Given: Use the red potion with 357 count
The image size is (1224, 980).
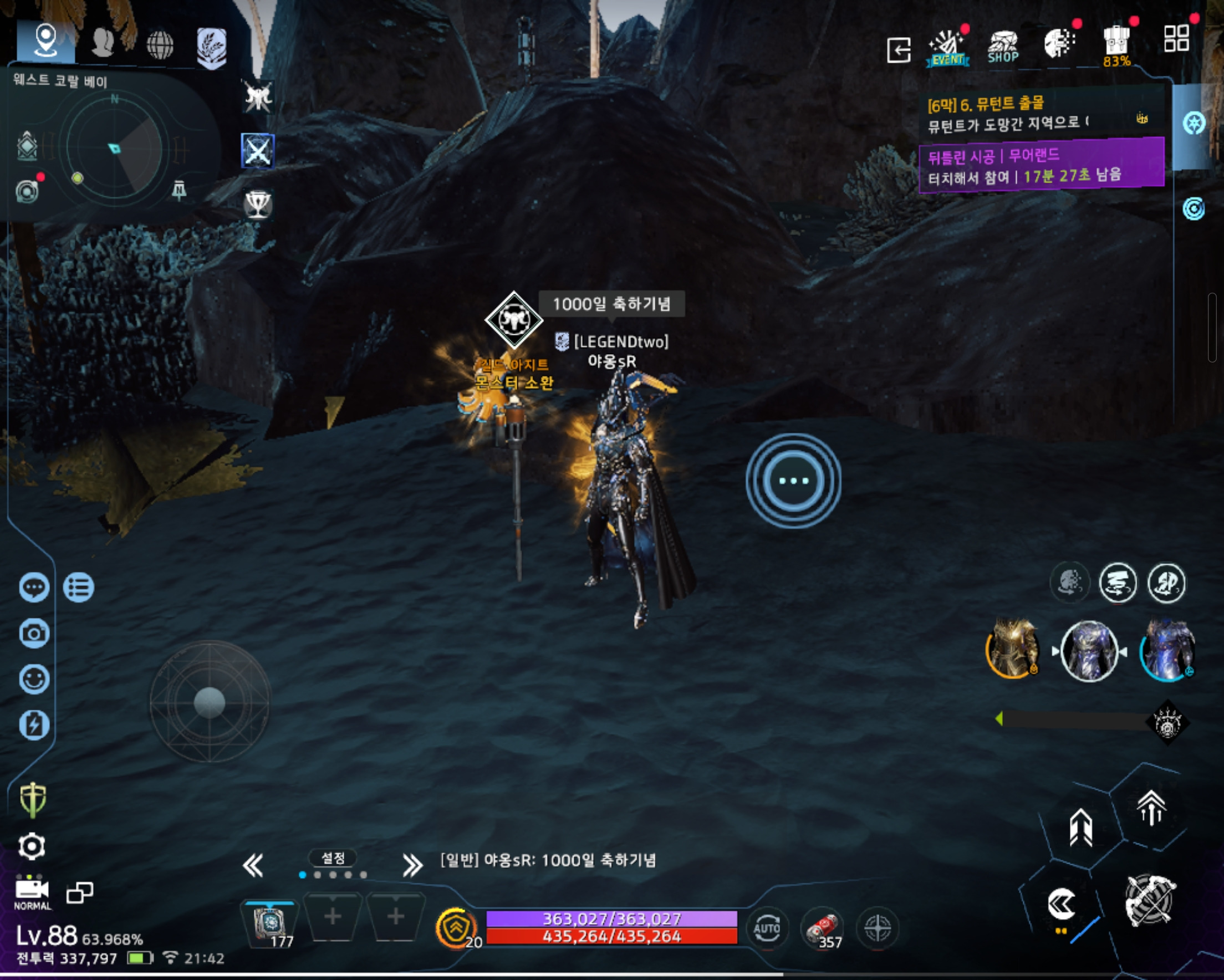Looking at the screenshot, I should (822, 929).
